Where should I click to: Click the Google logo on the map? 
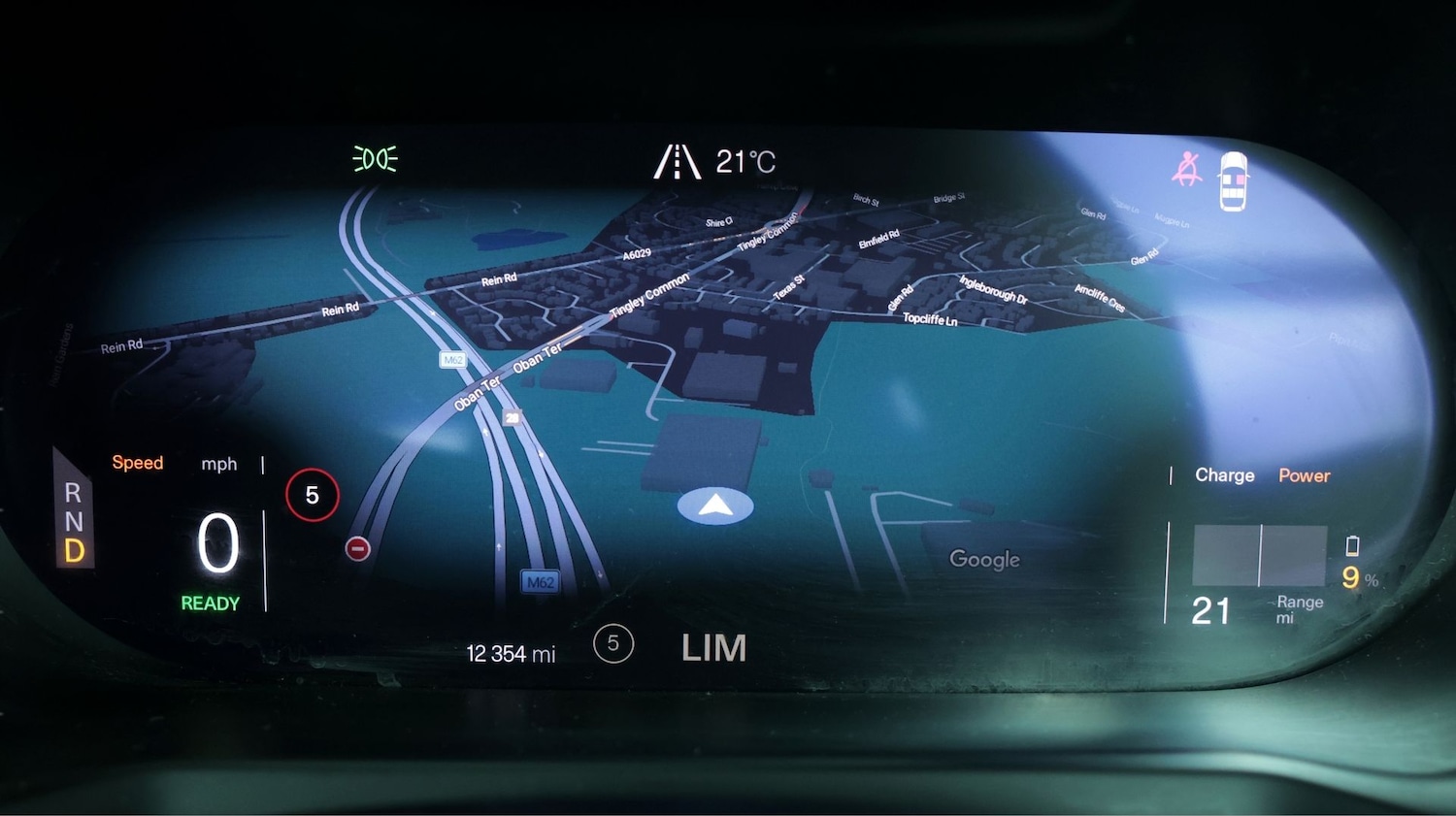(x=984, y=559)
